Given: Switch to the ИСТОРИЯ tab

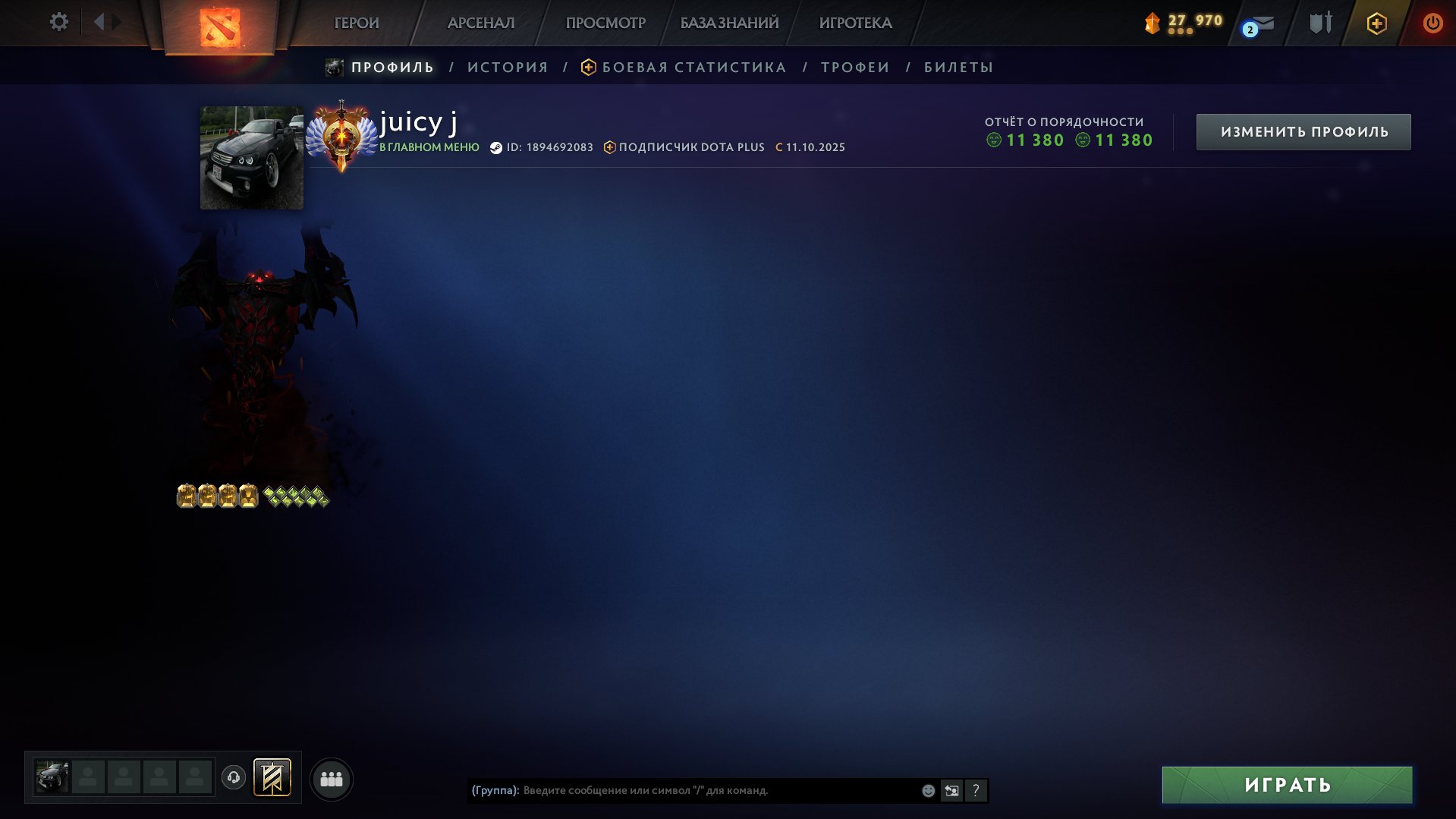Looking at the screenshot, I should [506, 67].
